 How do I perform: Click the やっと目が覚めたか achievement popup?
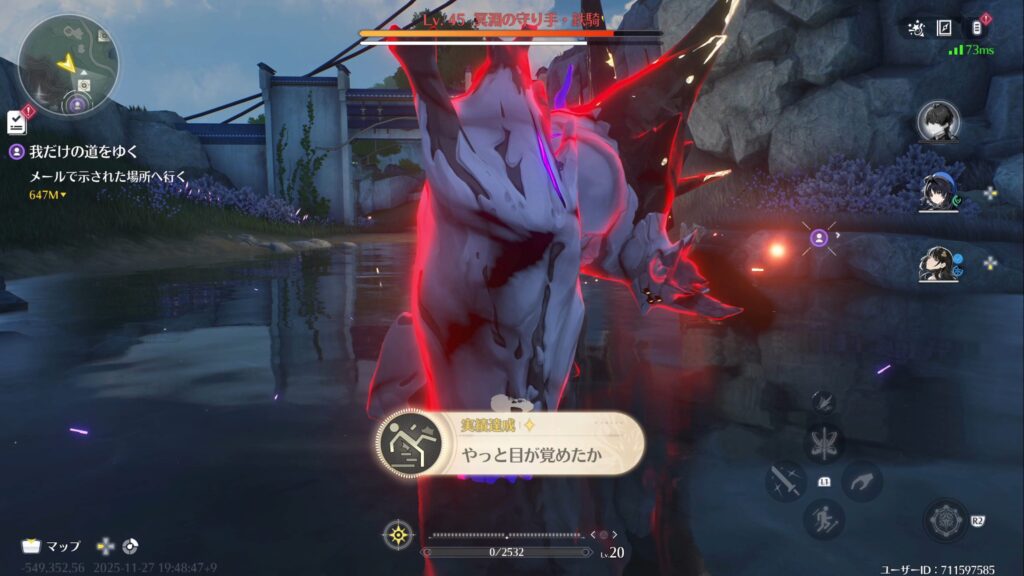(x=510, y=444)
